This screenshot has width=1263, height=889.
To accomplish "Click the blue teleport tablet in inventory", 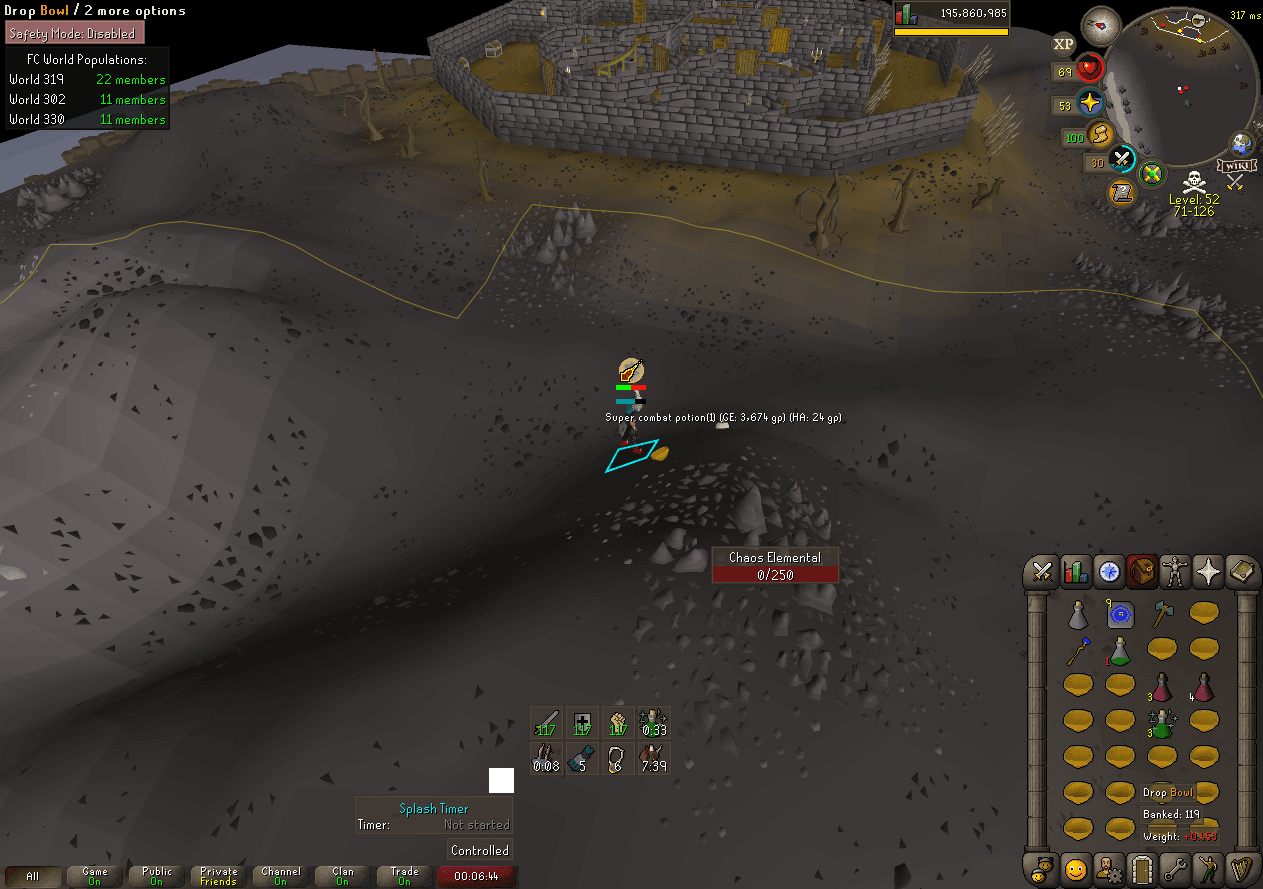I will (1119, 613).
